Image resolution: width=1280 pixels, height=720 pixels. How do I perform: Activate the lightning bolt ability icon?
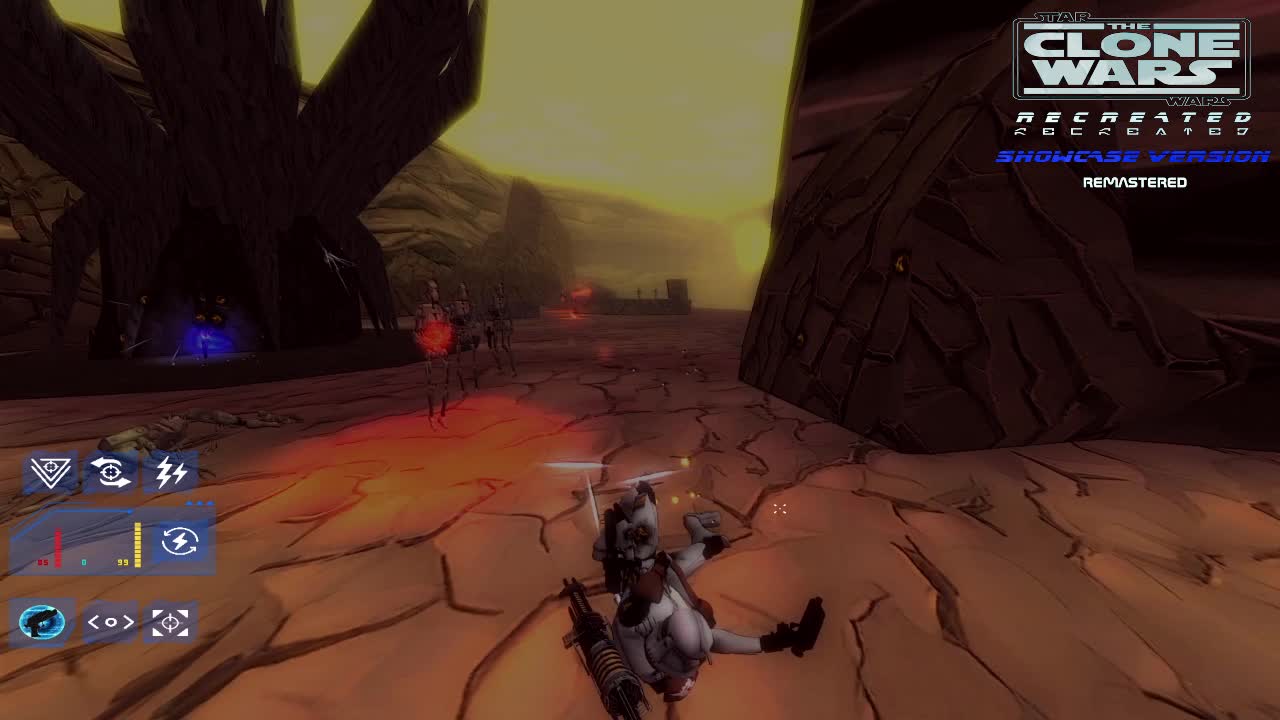[170, 472]
